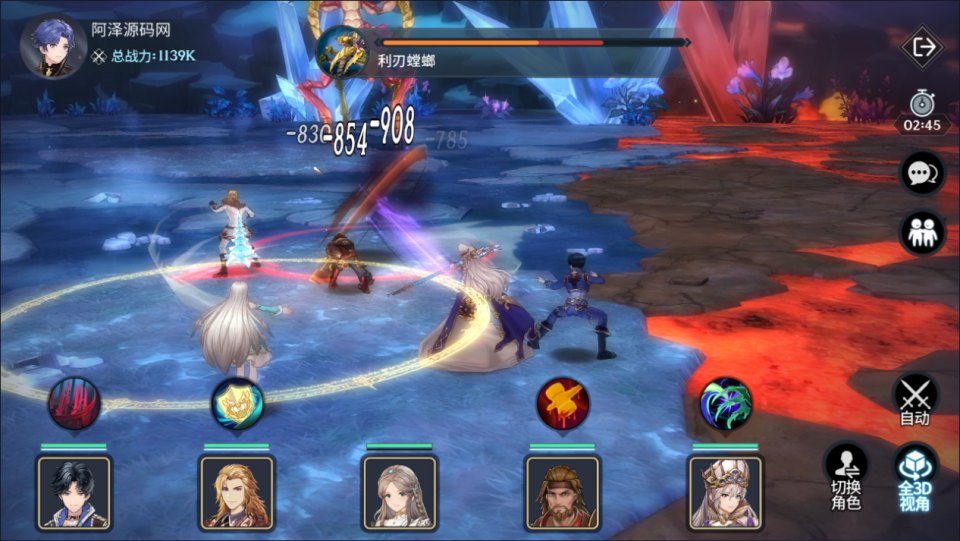Select the dark-haired hero portrait
The height and width of the screenshot is (541, 960).
click(x=74, y=491)
